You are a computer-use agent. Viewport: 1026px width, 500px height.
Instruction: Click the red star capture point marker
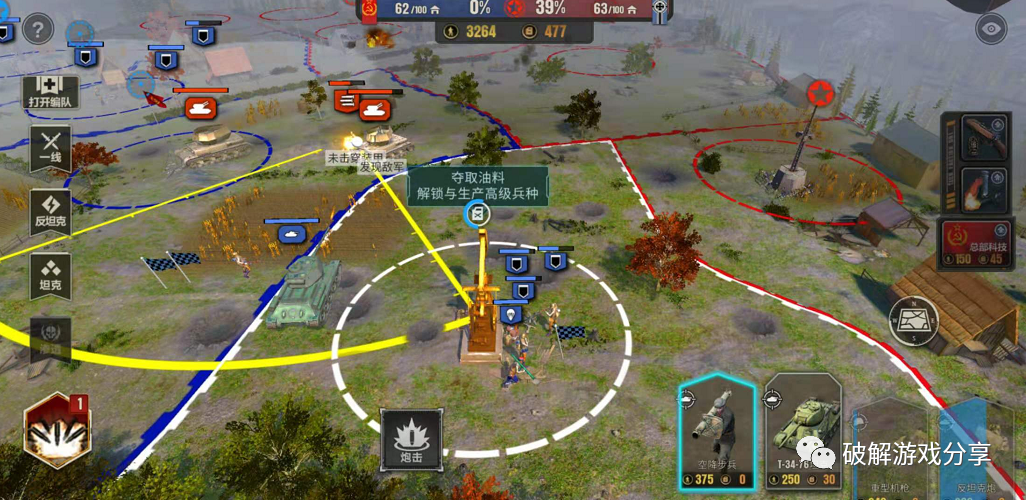coord(822,95)
